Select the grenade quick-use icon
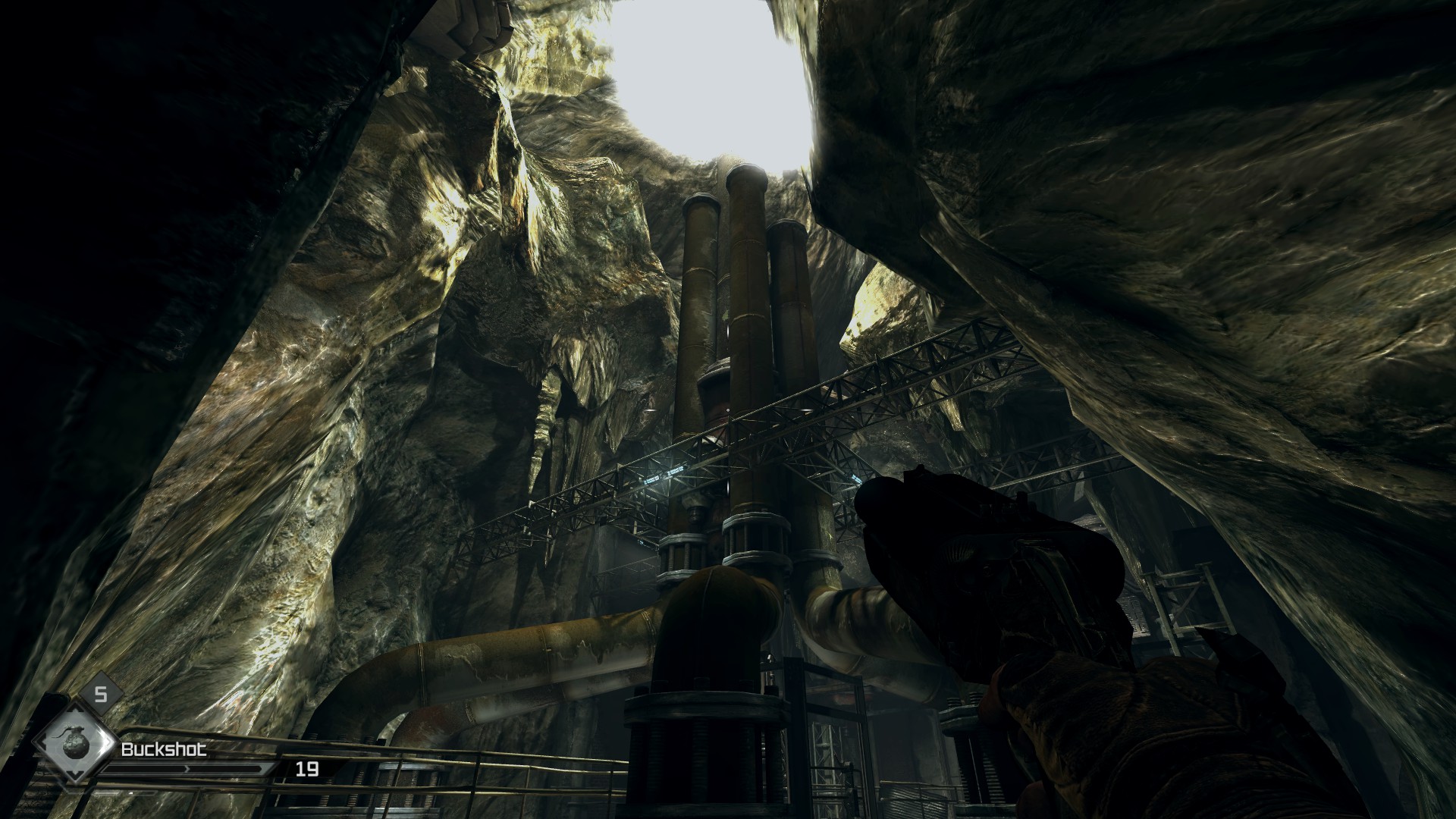Image resolution: width=1456 pixels, height=819 pixels. point(74,743)
